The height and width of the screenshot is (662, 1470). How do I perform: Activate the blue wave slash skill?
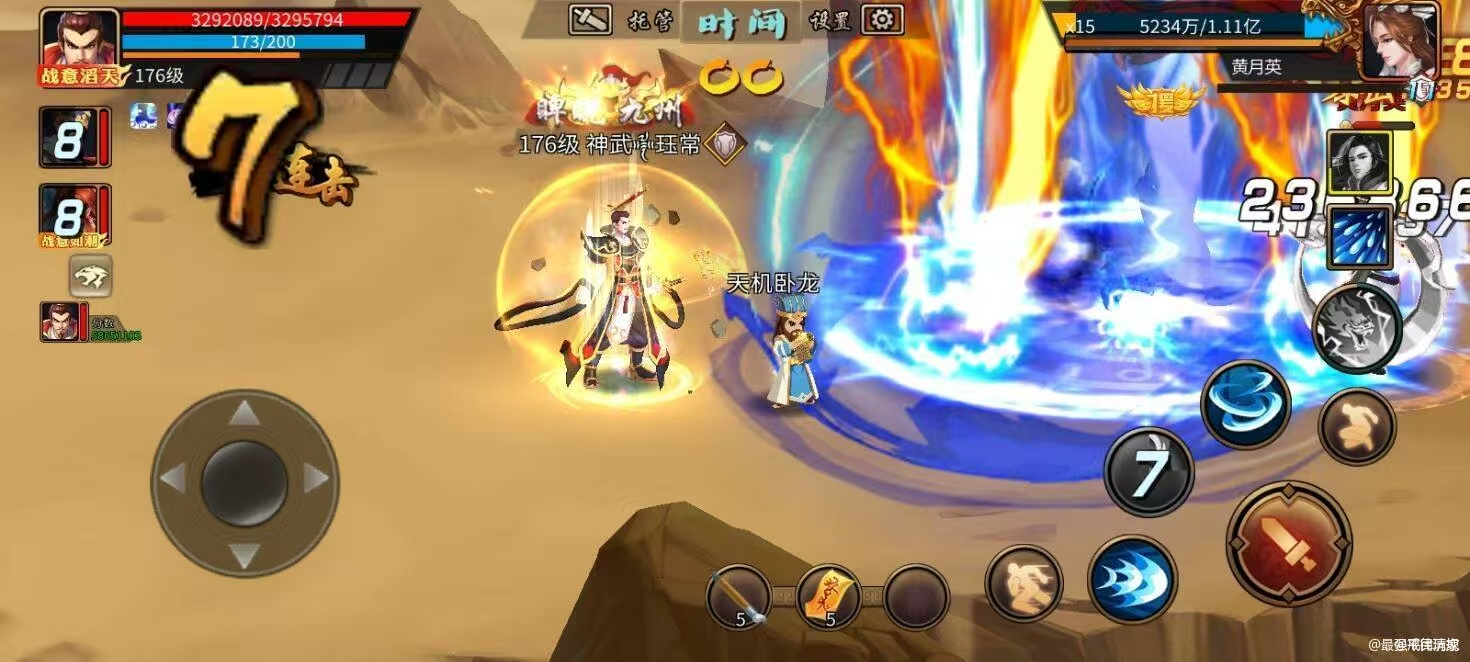point(1131,579)
